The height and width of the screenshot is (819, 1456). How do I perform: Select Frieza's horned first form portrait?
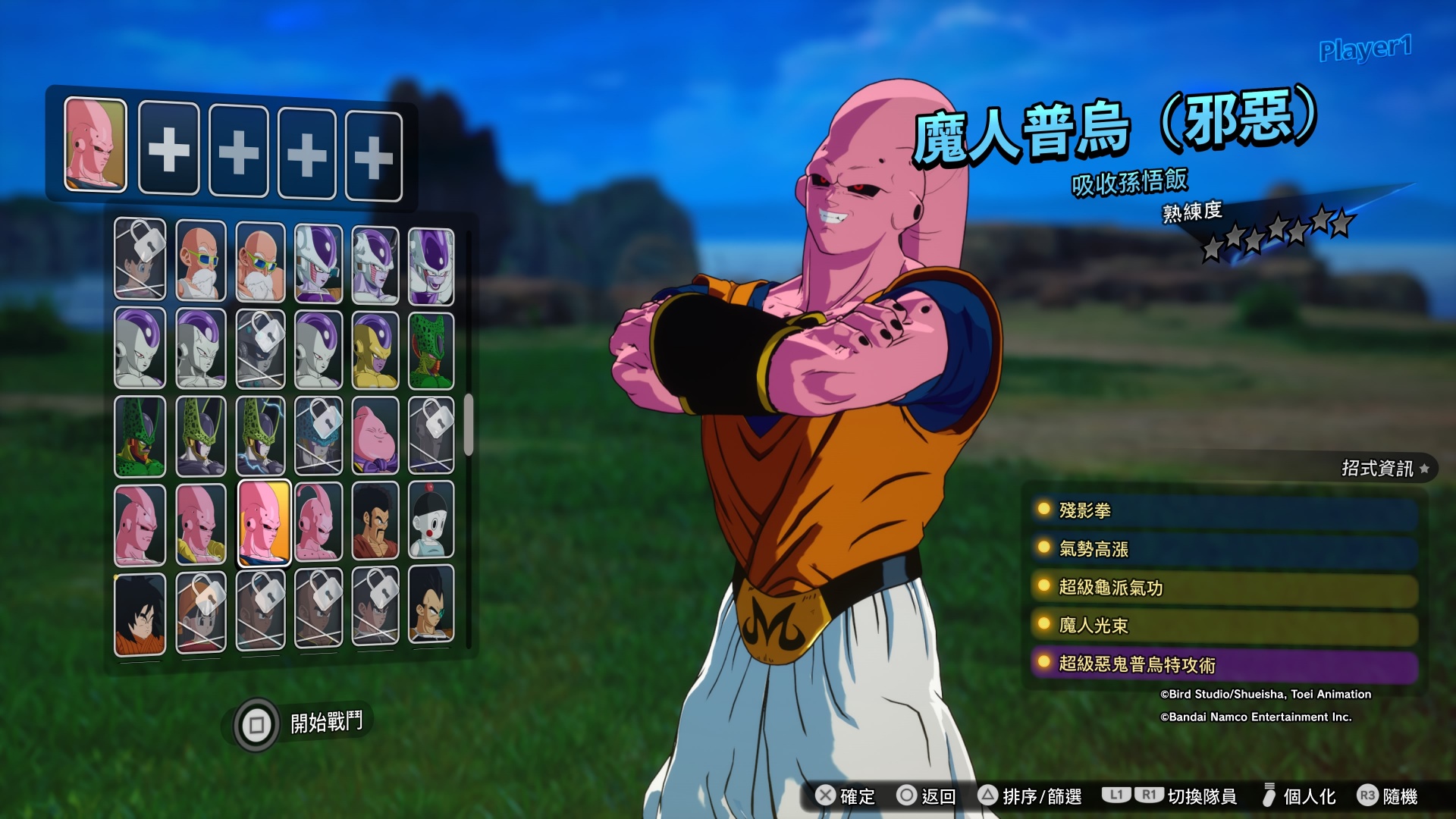pyautogui.click(x=318, y=264)
